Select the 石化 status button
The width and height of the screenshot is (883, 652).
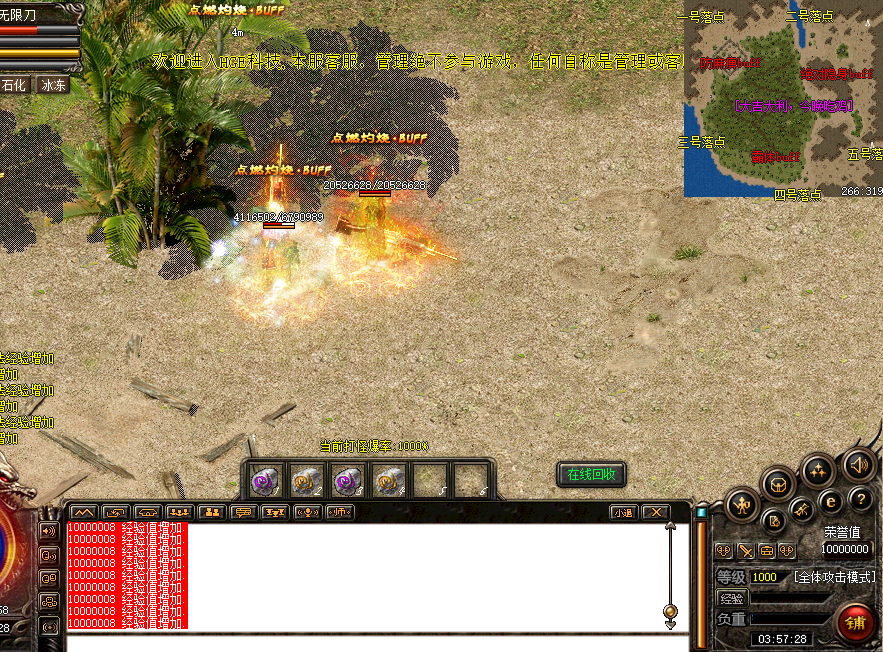14,85
